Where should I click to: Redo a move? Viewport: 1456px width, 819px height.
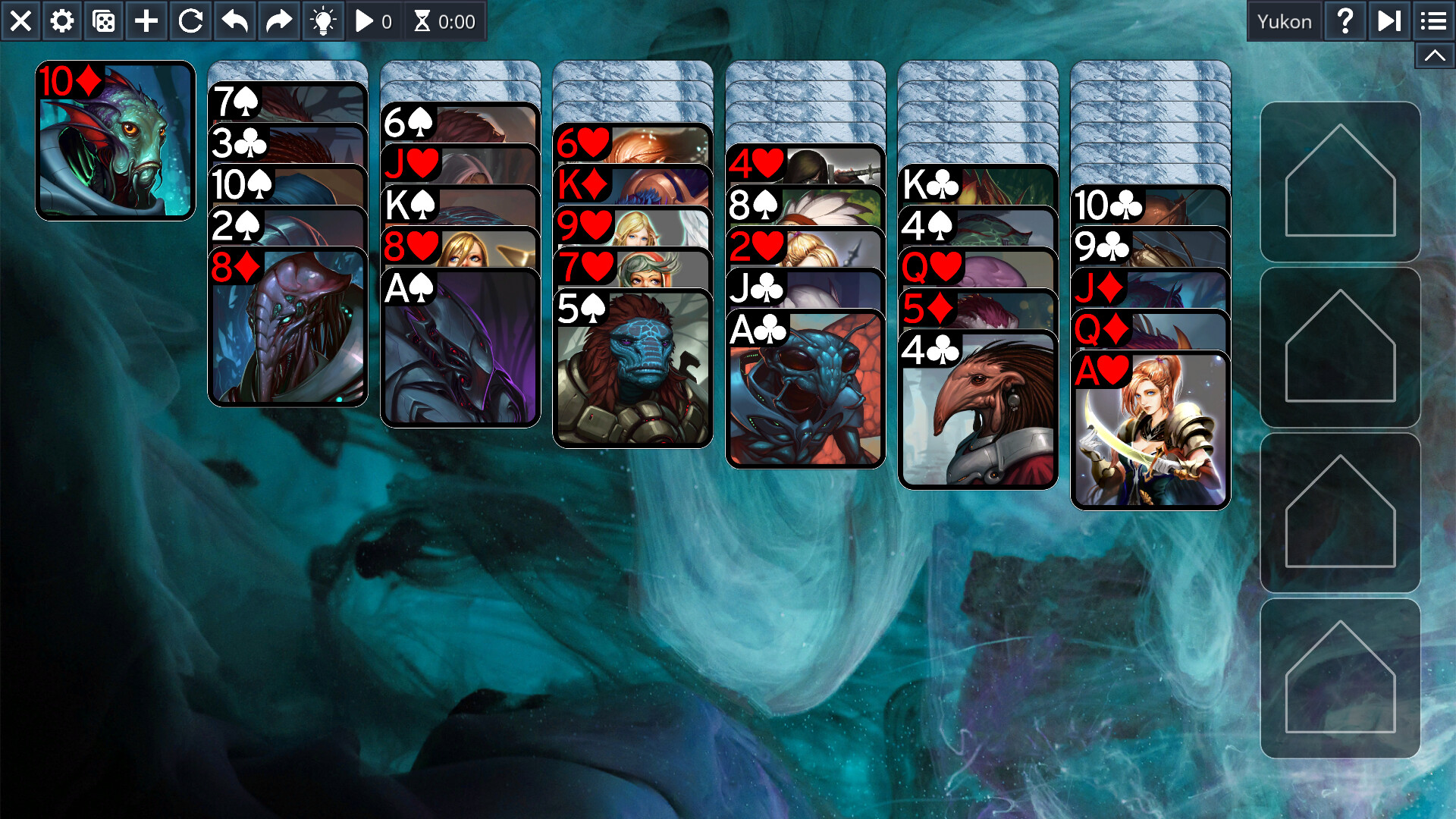tap(278, 20)
